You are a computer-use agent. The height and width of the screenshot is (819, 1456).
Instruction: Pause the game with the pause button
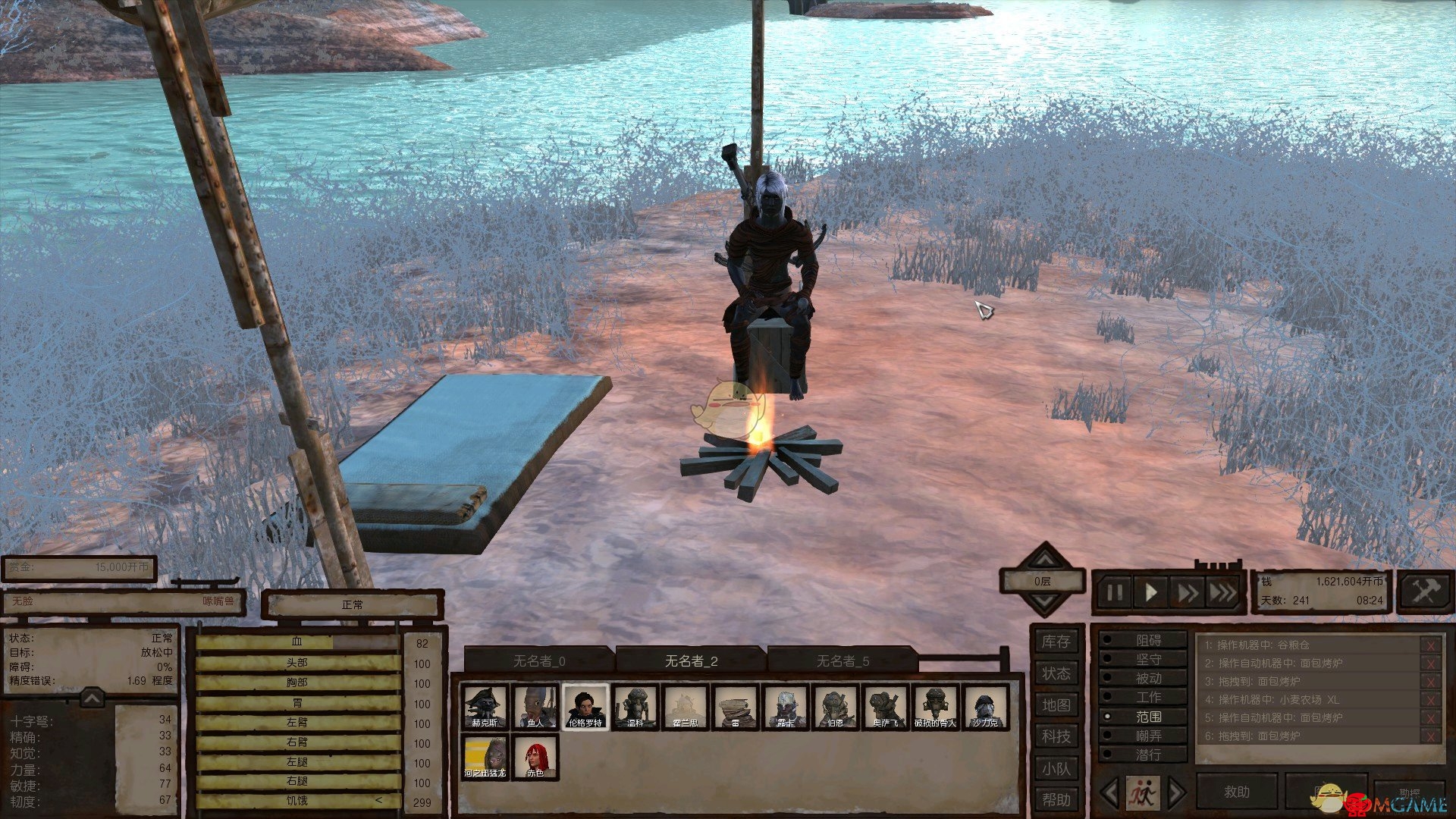pyautogui.click(x=1114, y=592)
